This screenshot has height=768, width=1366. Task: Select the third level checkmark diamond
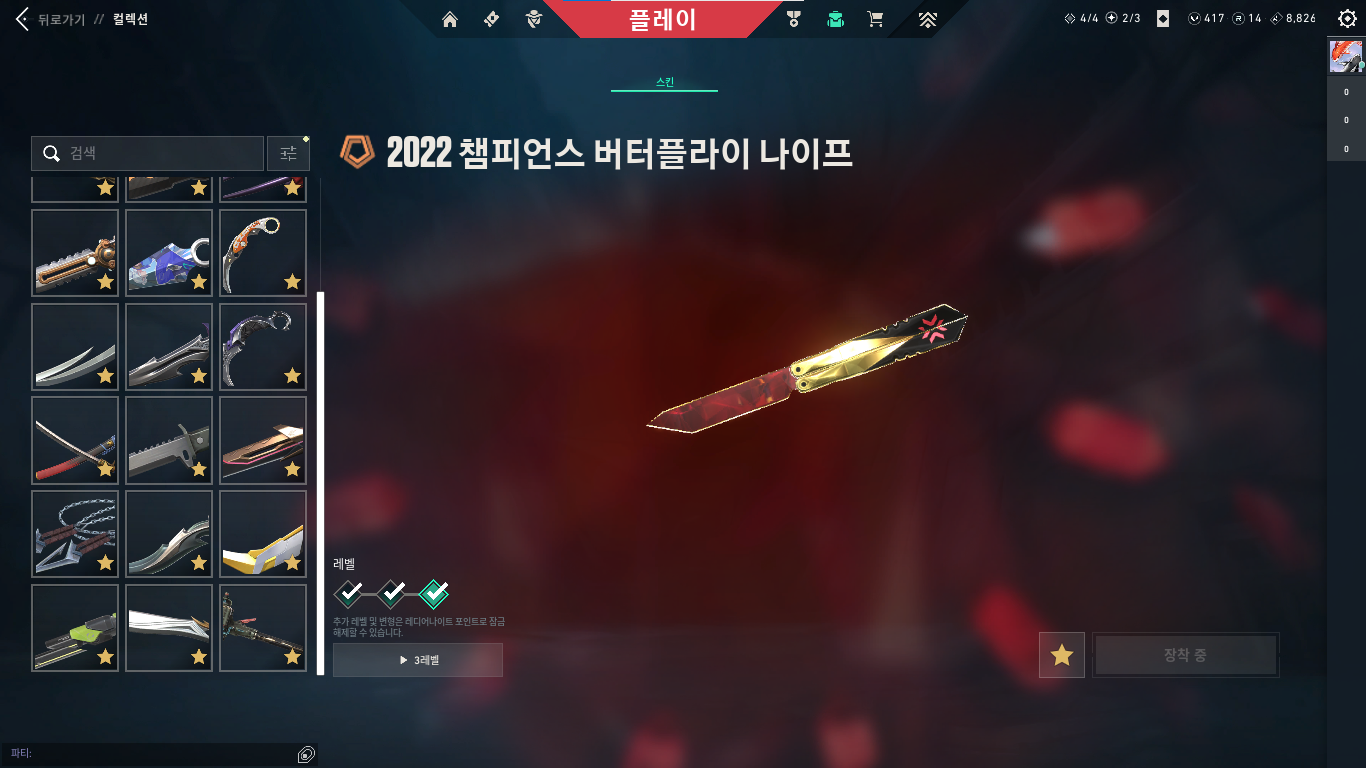(434, 594)
